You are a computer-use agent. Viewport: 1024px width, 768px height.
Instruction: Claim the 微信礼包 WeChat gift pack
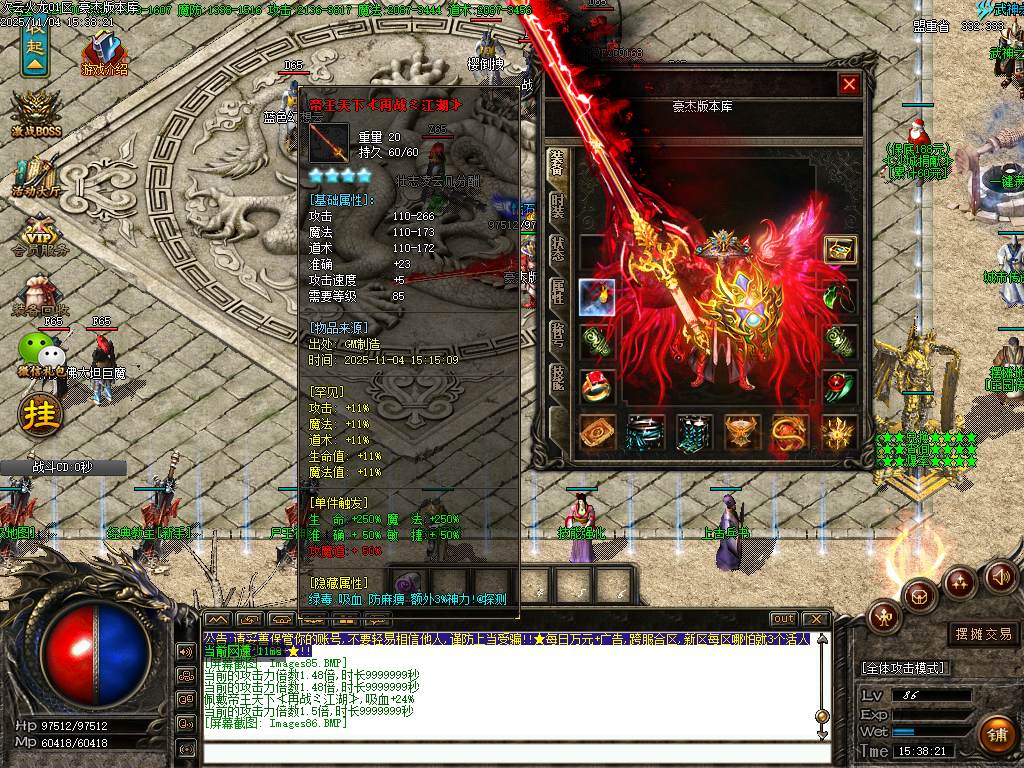click(x=40, y=357)
